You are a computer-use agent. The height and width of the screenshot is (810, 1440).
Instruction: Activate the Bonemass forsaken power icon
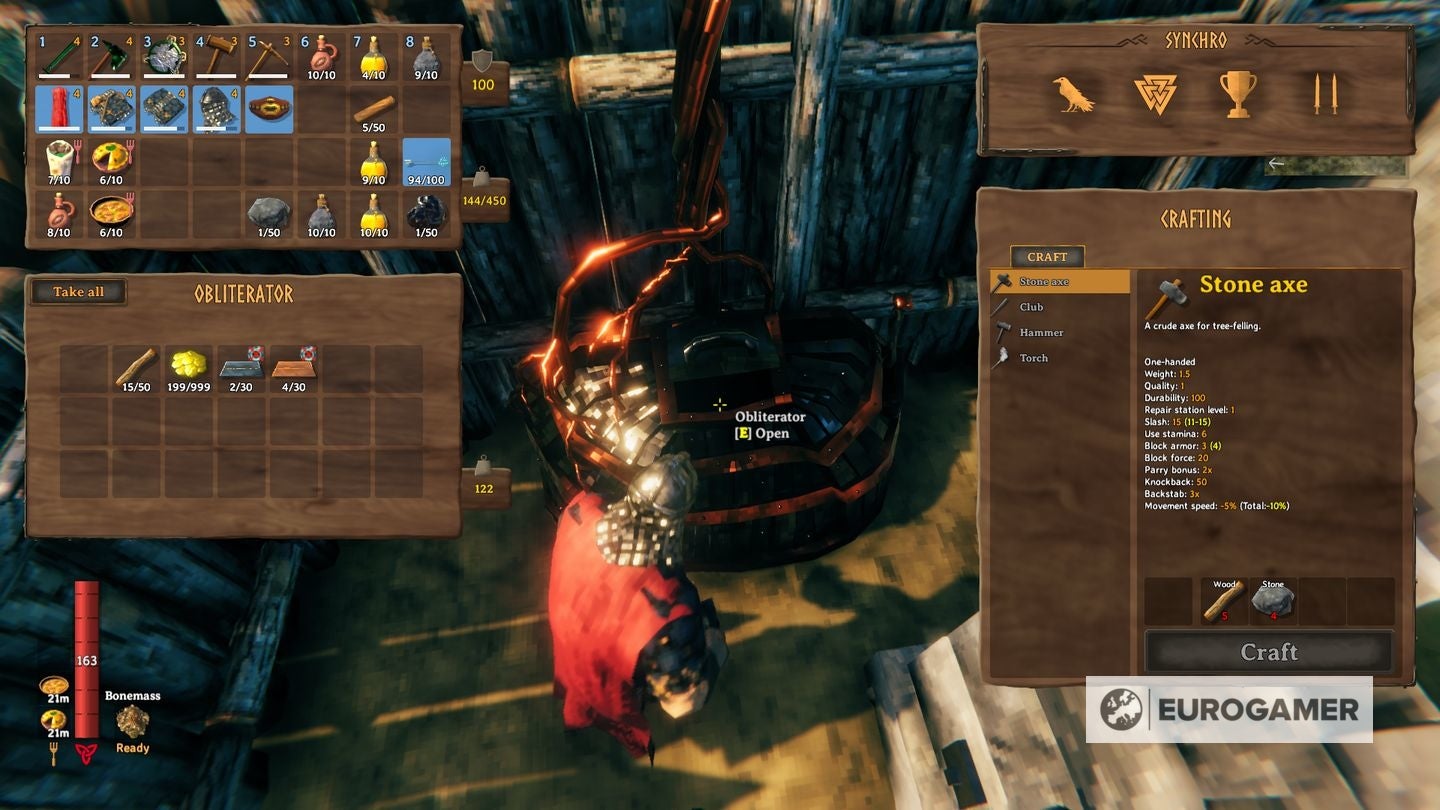pos(133,720)
